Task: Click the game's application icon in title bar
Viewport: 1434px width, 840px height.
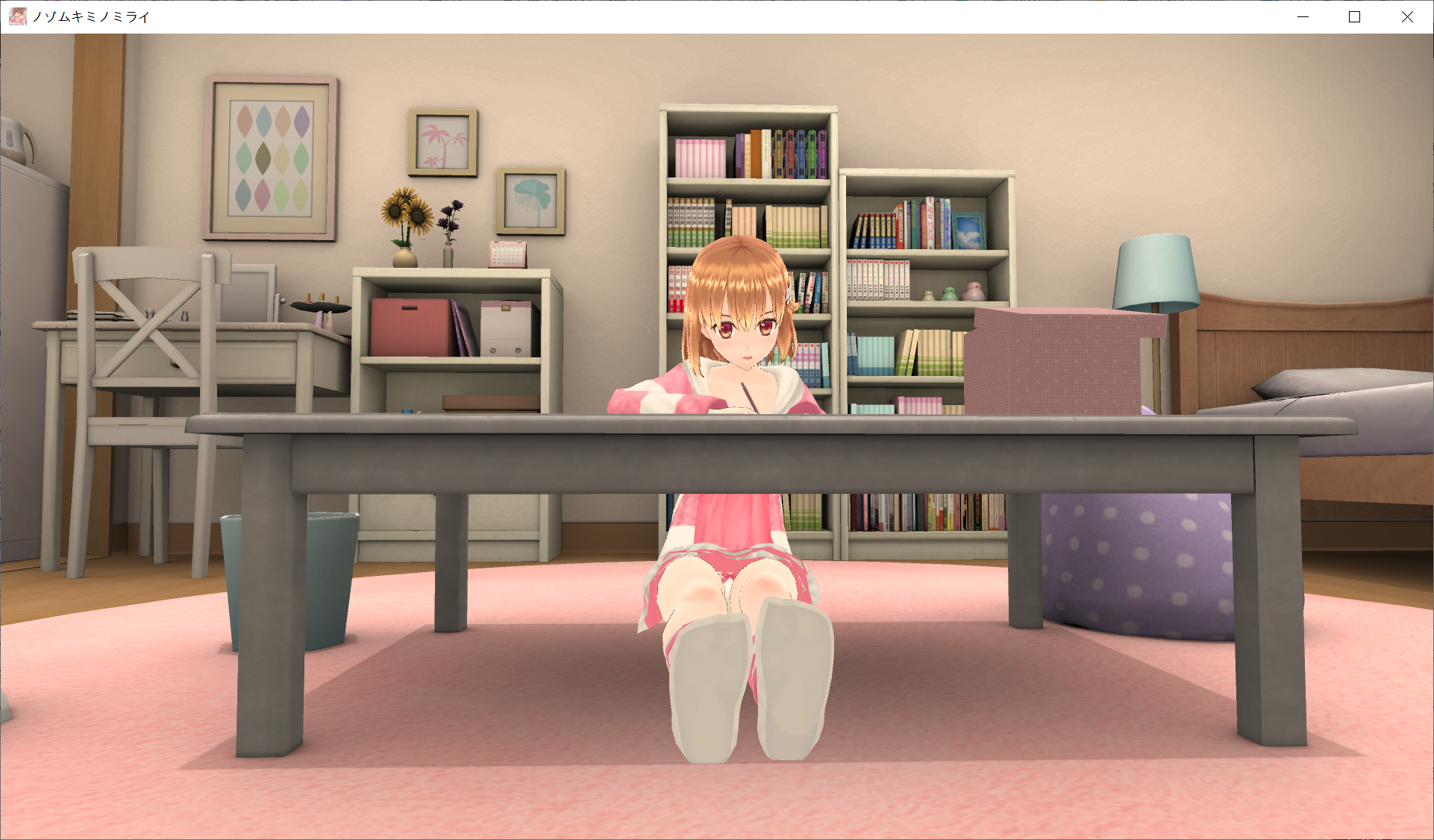Action: tap(18, 16)
